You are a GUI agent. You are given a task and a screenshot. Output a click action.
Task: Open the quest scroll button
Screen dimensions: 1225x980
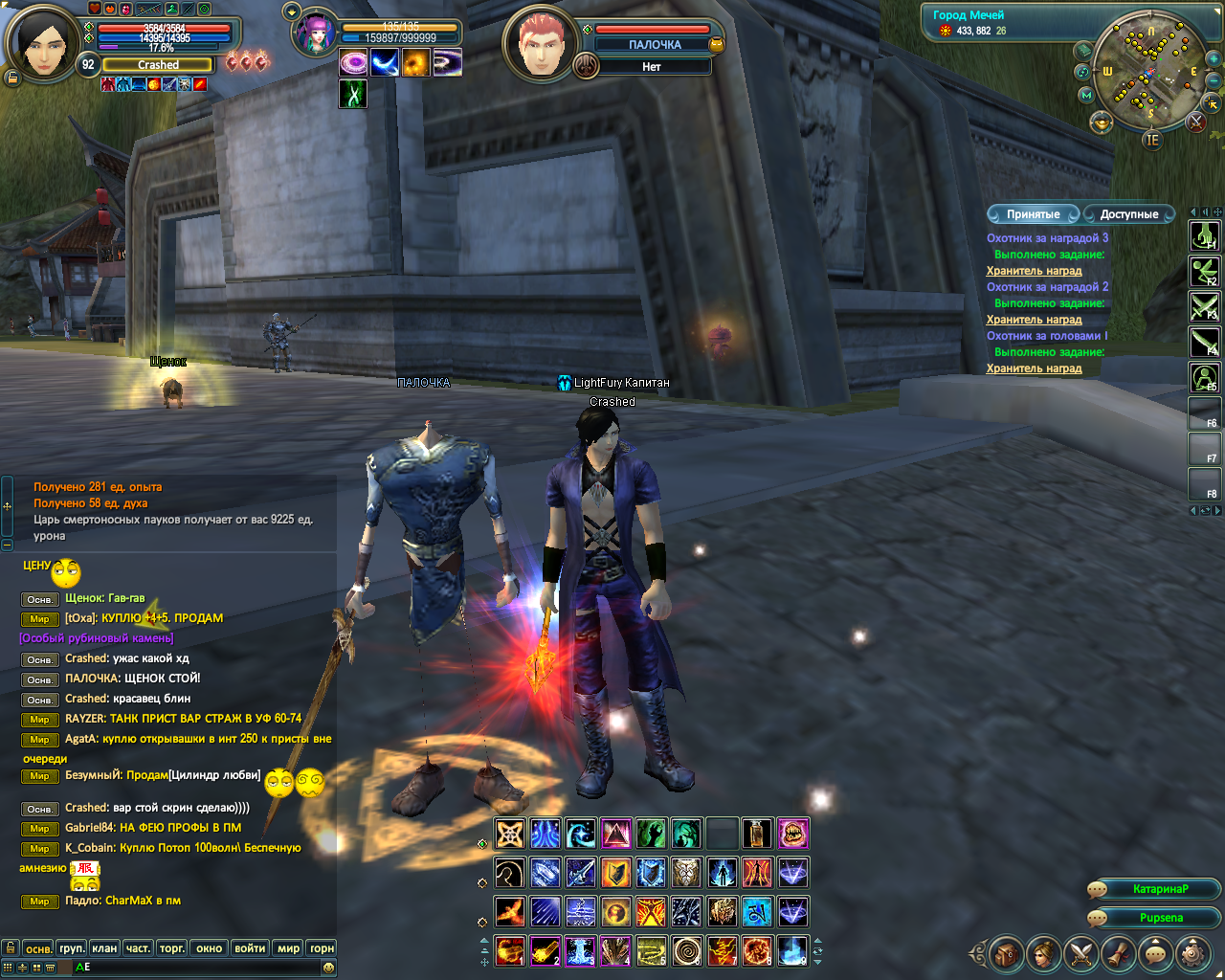point(1118,953)
